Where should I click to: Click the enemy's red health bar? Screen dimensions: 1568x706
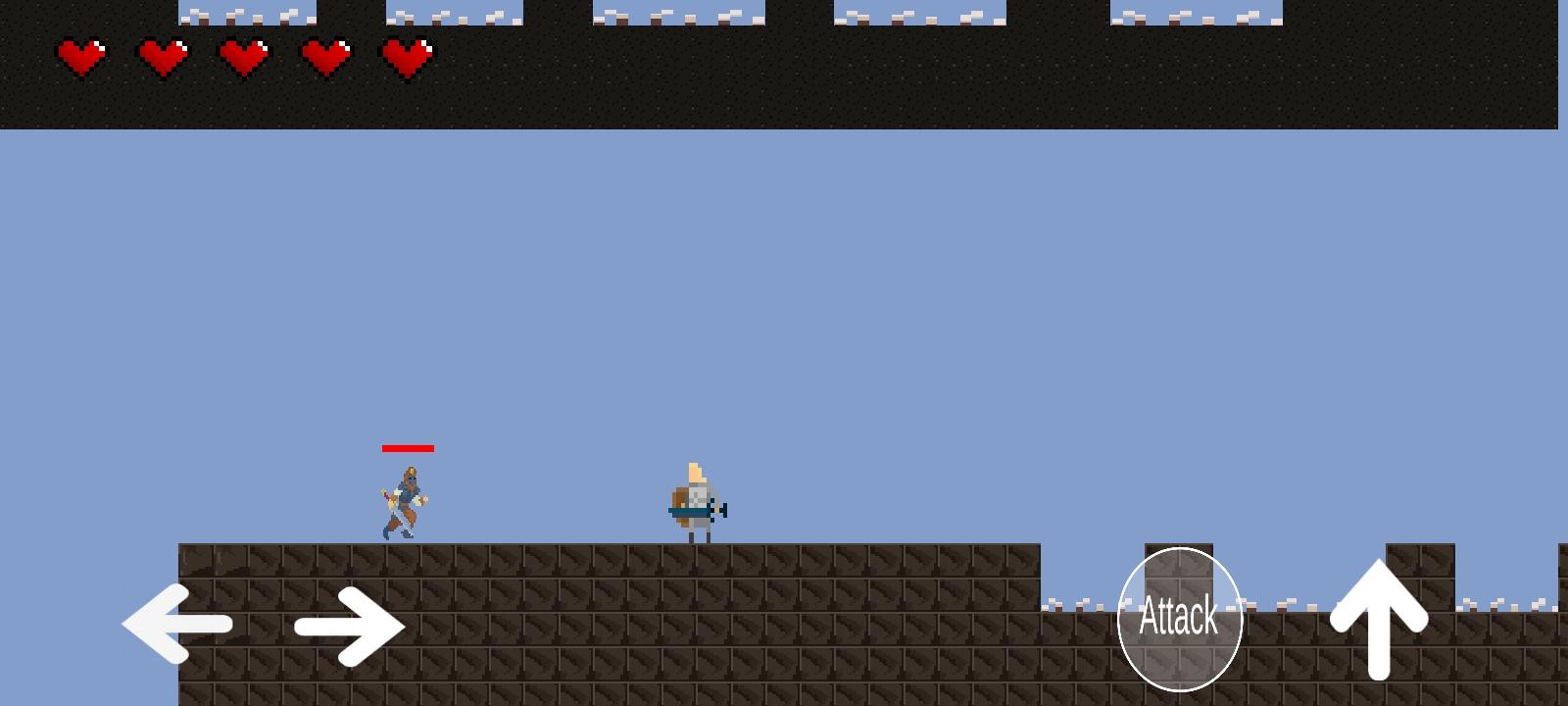(x=408, y=449)
